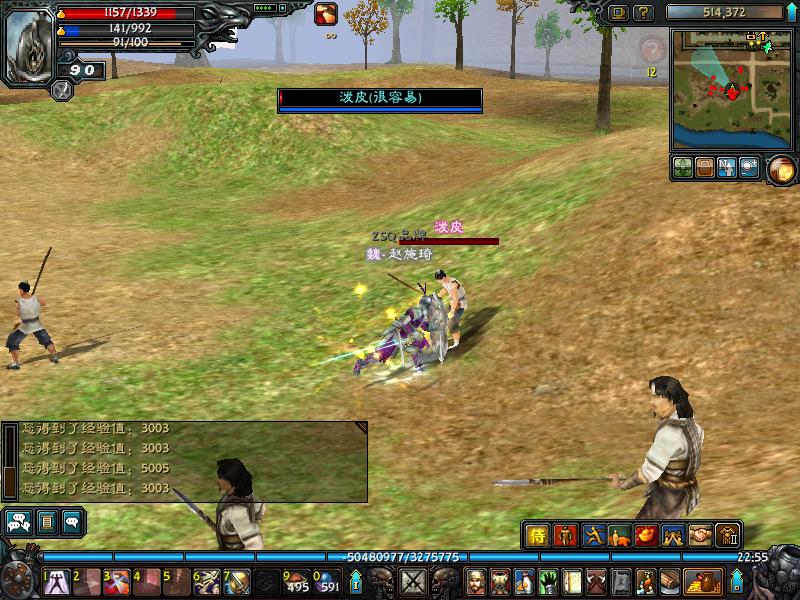This screenshot has width=800, height=600.
Task: Click the player character portrait
Action: [29, 46]
